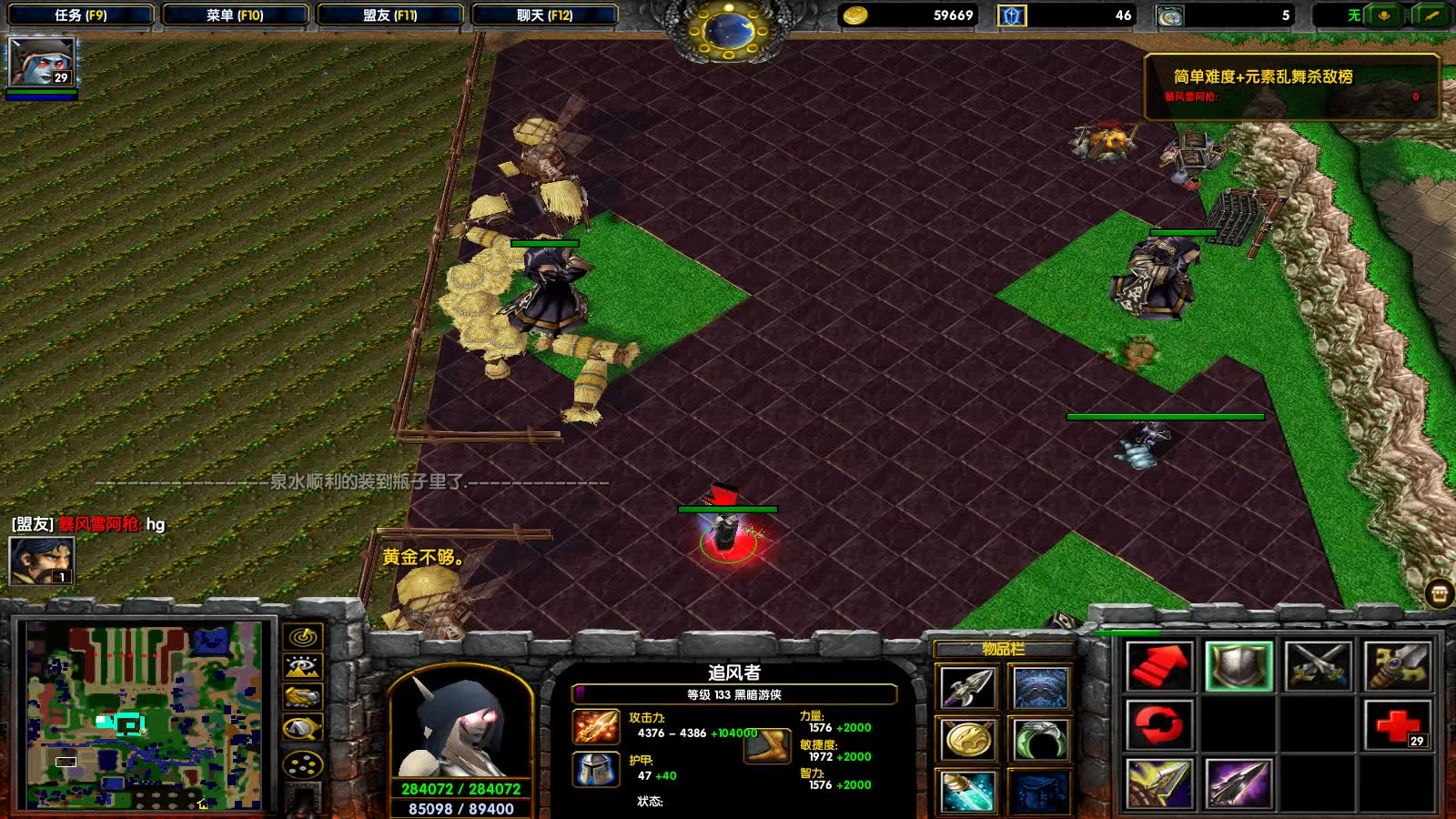The image size is (1456, 819).
Task: Use the cyan potion bottle item
Action: point(967,790)
